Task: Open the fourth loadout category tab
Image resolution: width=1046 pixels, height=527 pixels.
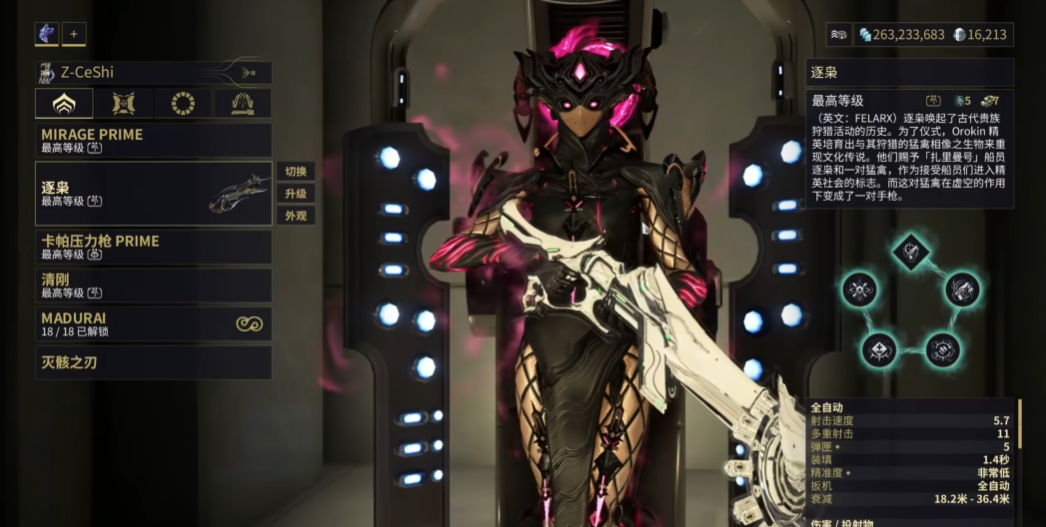Action: pyautogui.click(x=242, y=103)
